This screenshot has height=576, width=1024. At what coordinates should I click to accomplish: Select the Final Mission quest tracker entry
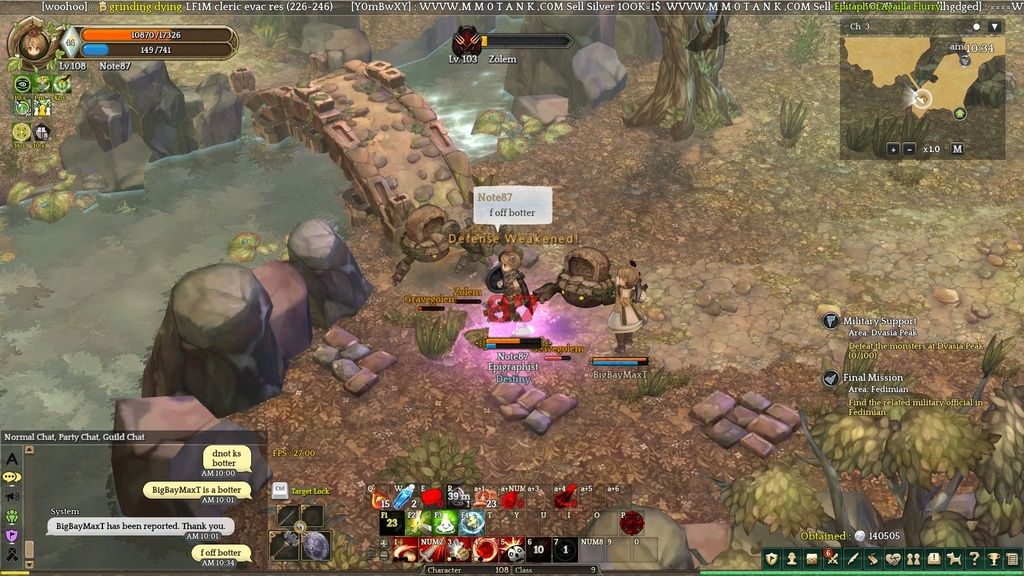[x=872, y=378]
